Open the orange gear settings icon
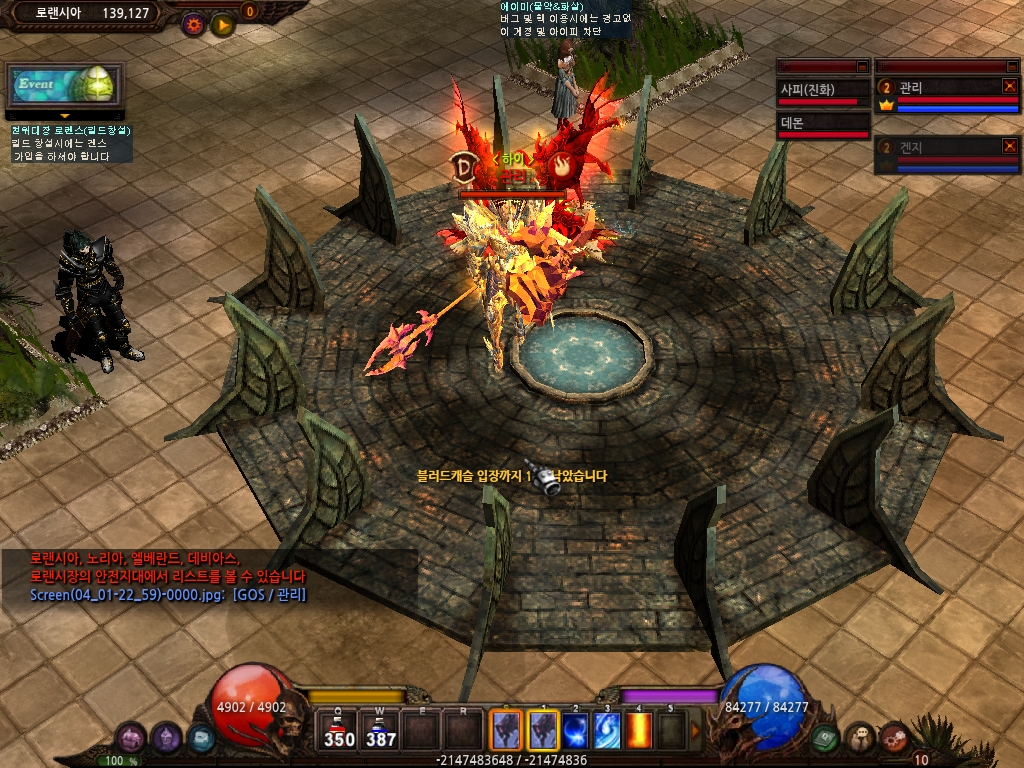This screenshot has width=1024, height=768. [193, 25]
